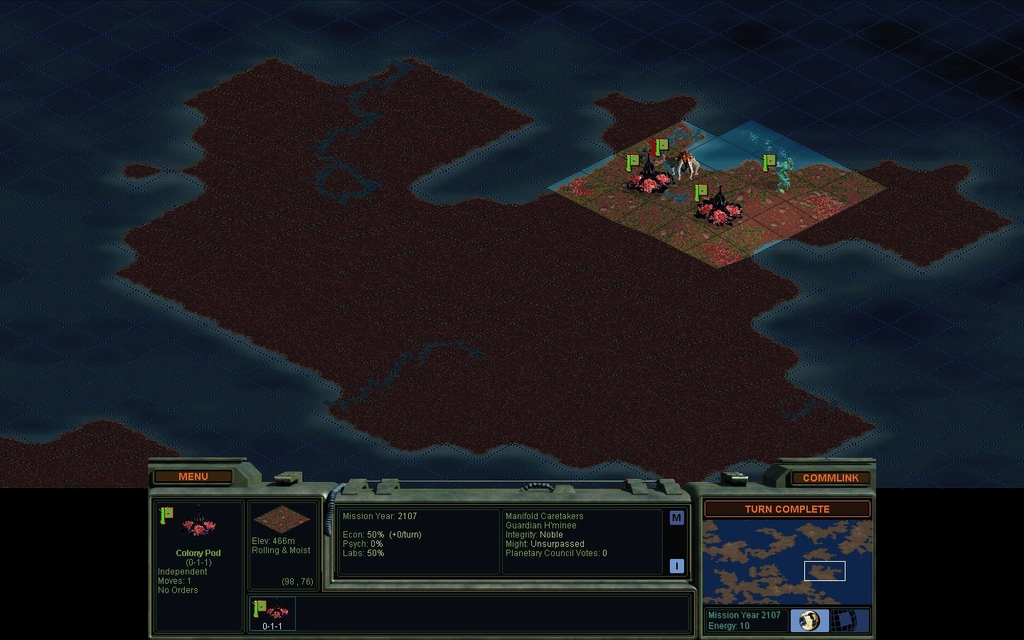Click the Colony Pod unit portrait
Image resolution: width=1024 pixels, height=640 pixels.
pos(197,527)
